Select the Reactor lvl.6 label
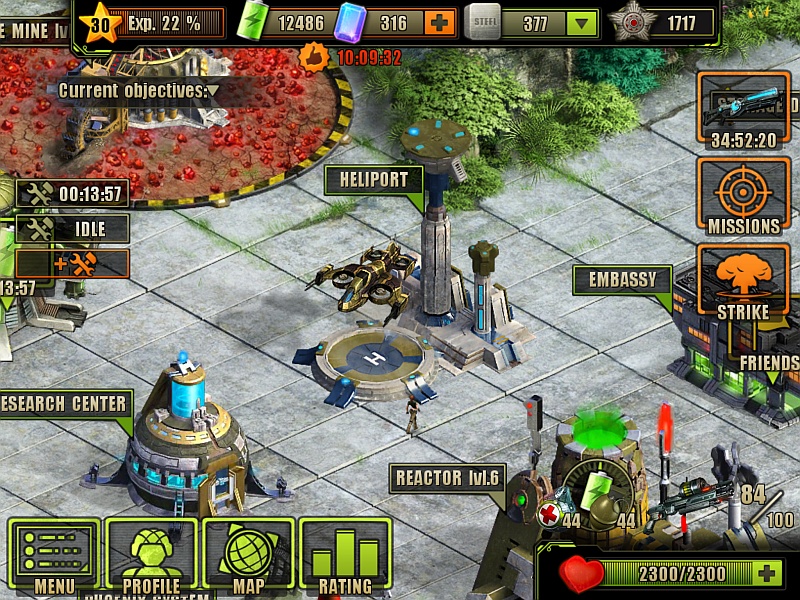Screen dimensions: 800x600 (x=446, y=478)
